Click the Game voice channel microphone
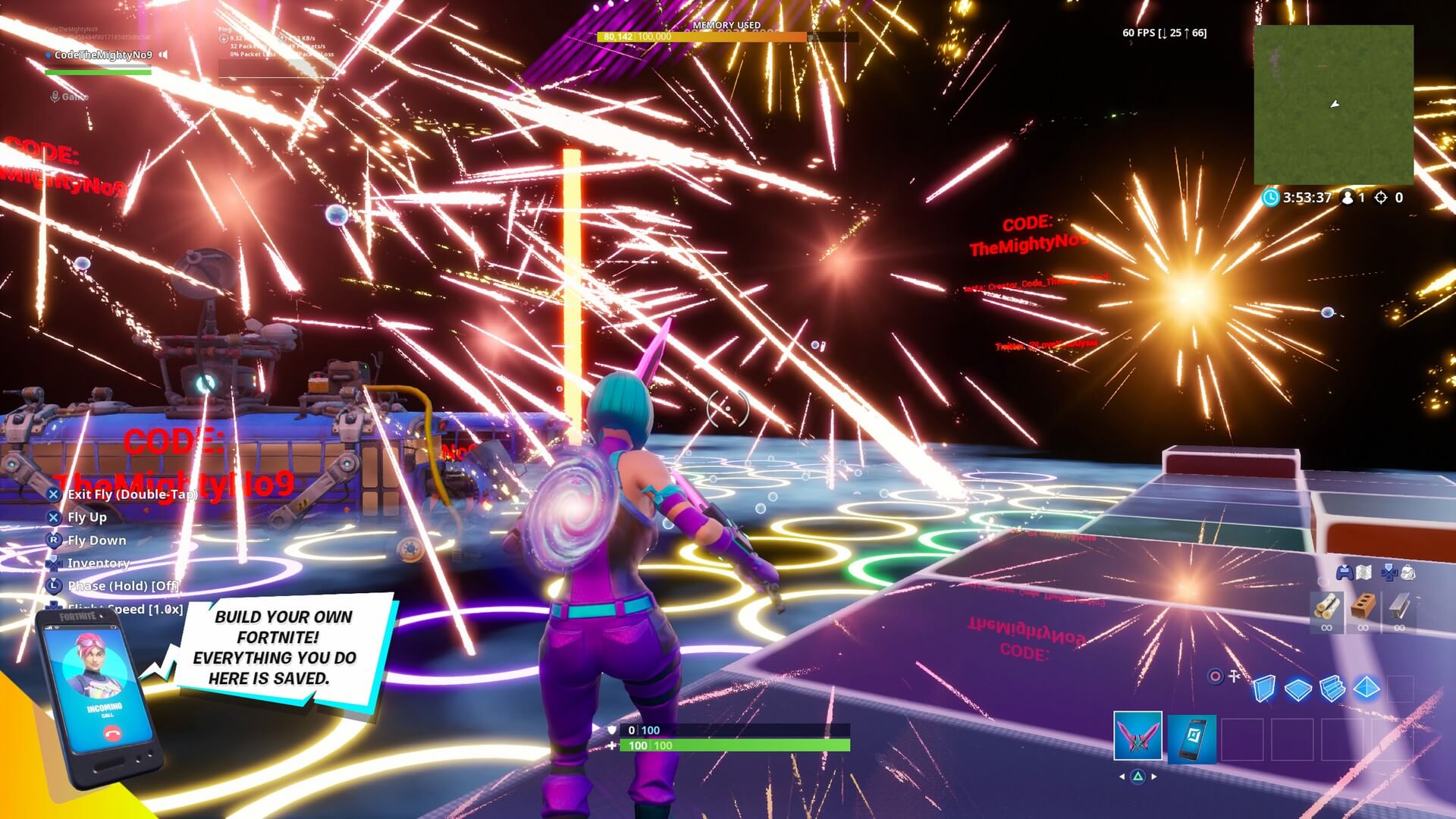 (x=55, y=96)
